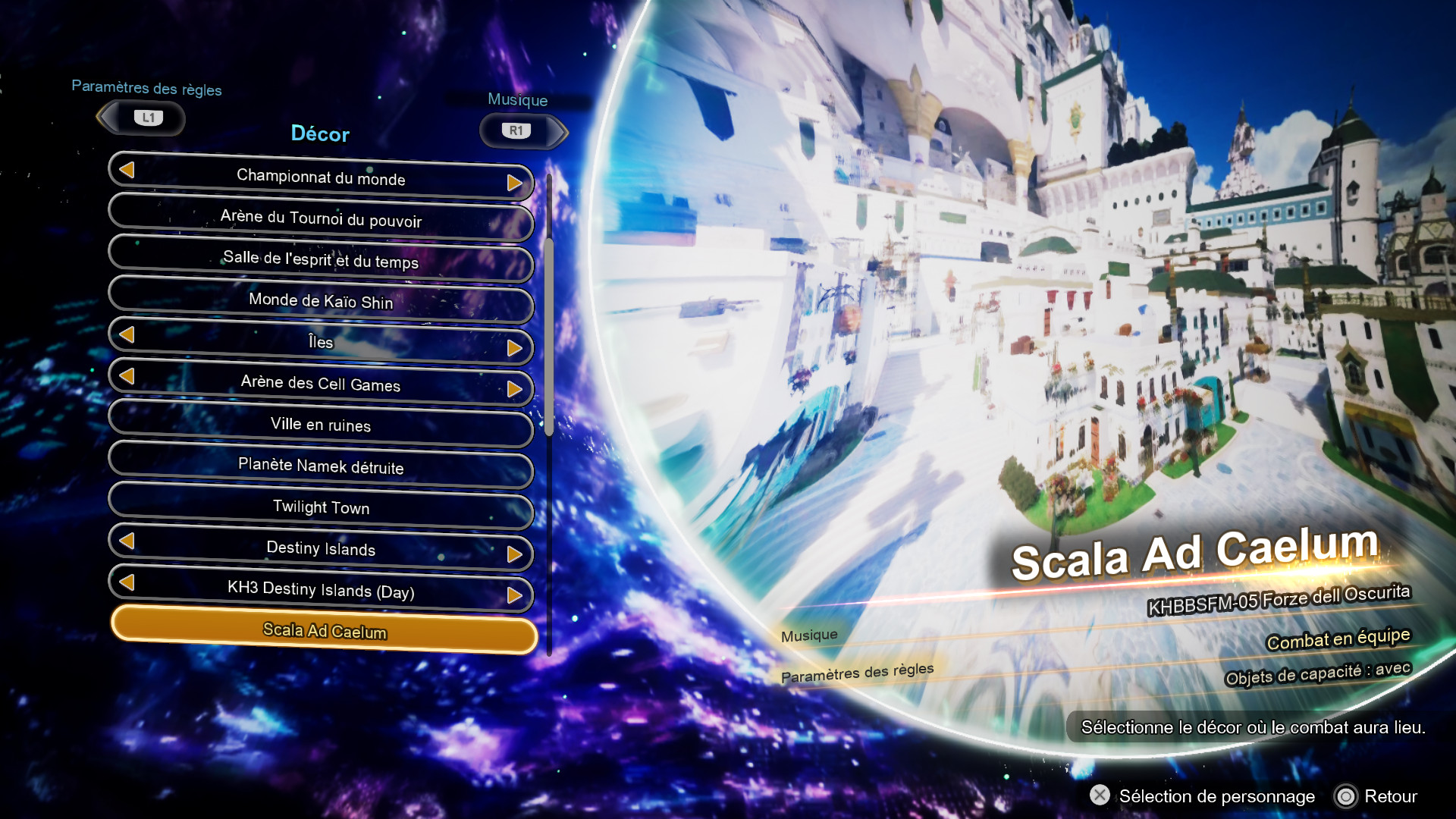
Task: Open the Musique selection
Action: pyautogui.click(x=519, y=99)
